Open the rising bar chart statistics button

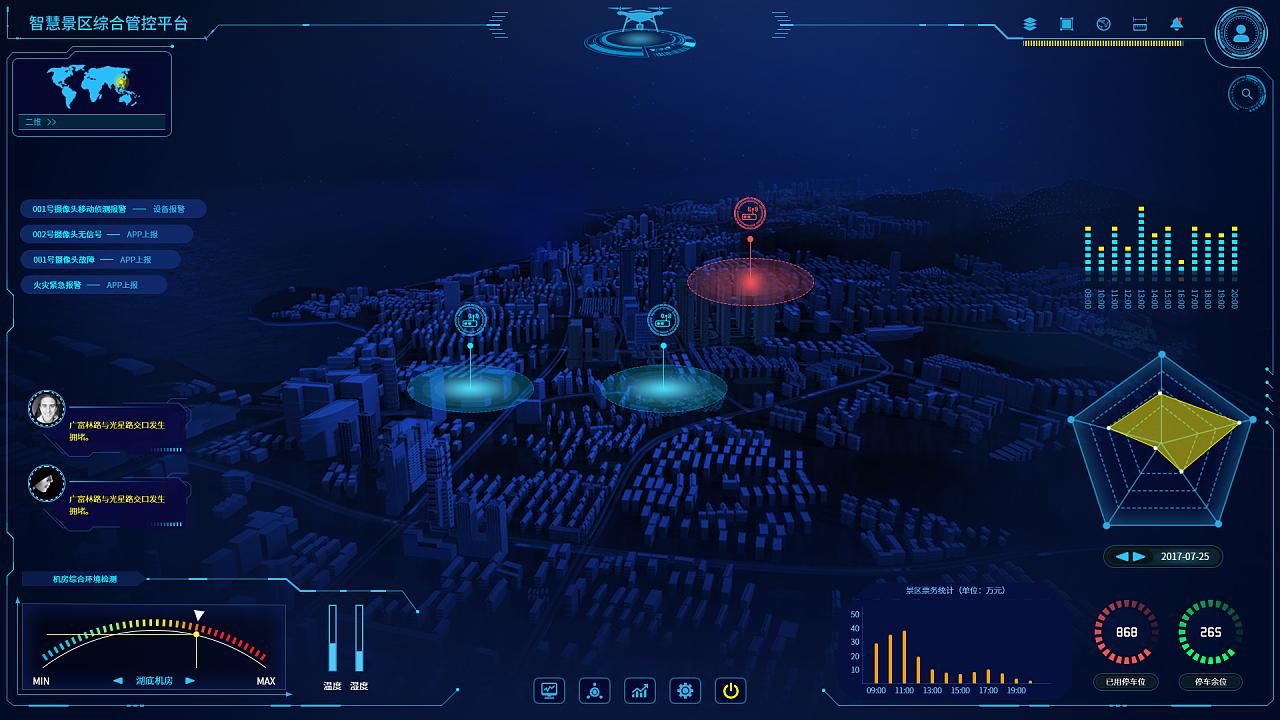coord(640,690)
